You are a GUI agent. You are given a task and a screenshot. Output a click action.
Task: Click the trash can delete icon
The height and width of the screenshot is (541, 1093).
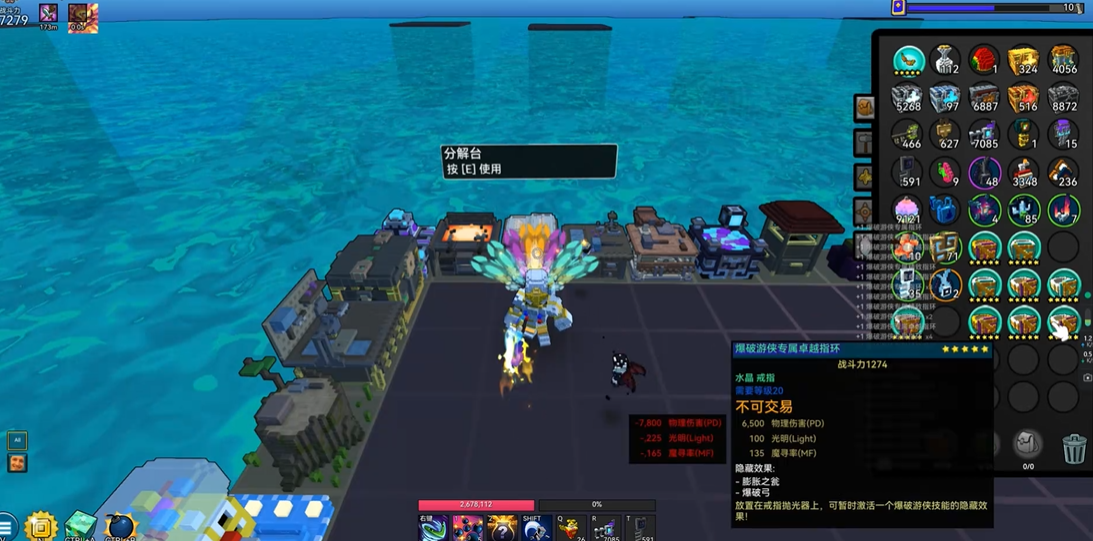(1074, 449)
